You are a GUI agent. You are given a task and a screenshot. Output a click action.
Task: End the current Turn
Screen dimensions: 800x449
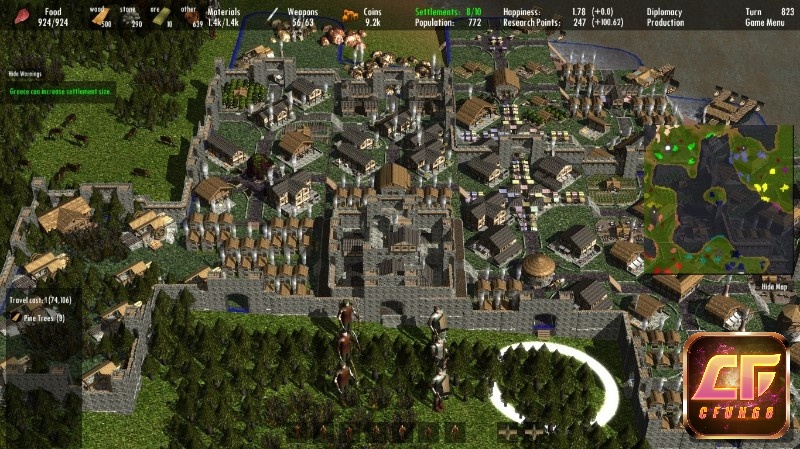[x=754, y=11]
